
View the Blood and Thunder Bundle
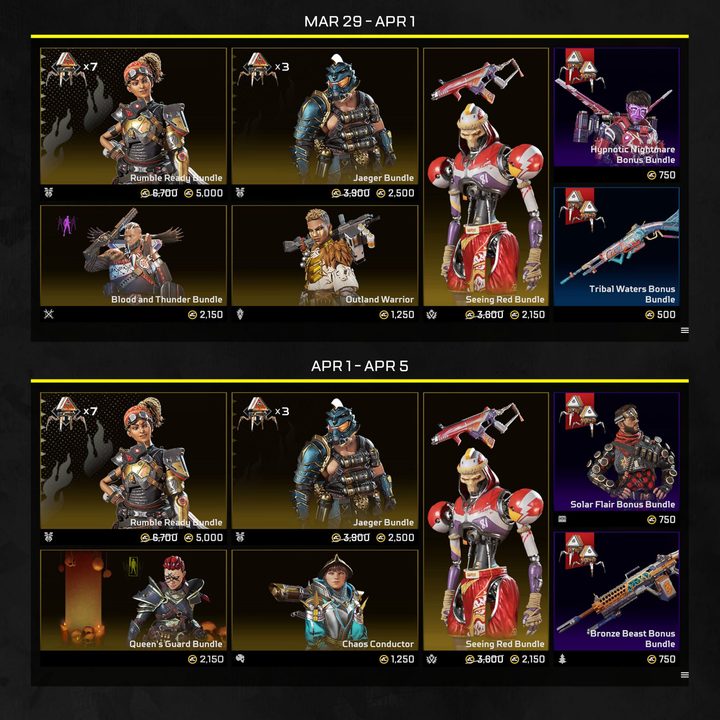pos(133,256)
